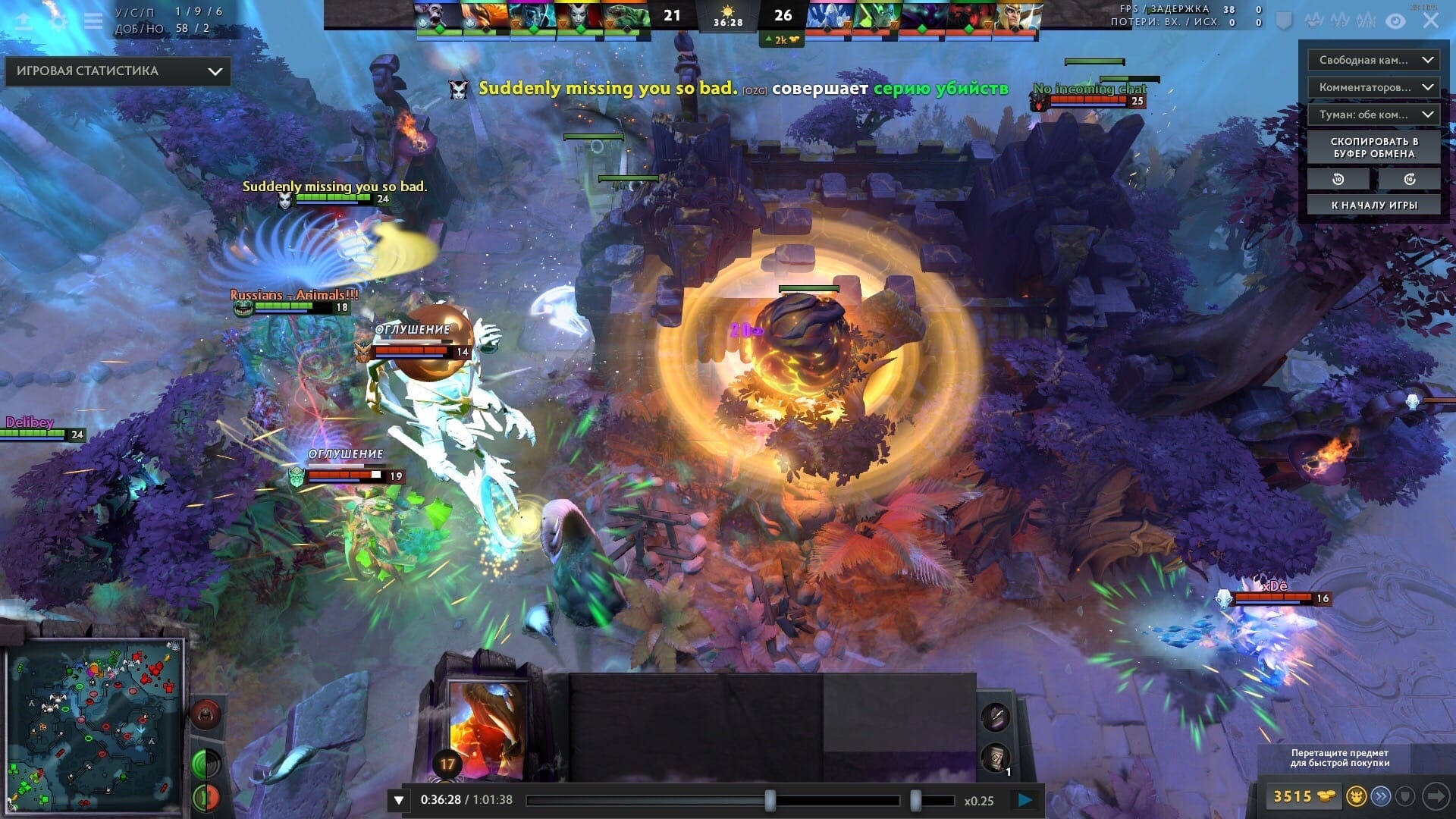Viewport: 1456px width, 819px height.
Task: Jump К НАЧАЛУ ИГРЫ
Action: pos(1373,205)
